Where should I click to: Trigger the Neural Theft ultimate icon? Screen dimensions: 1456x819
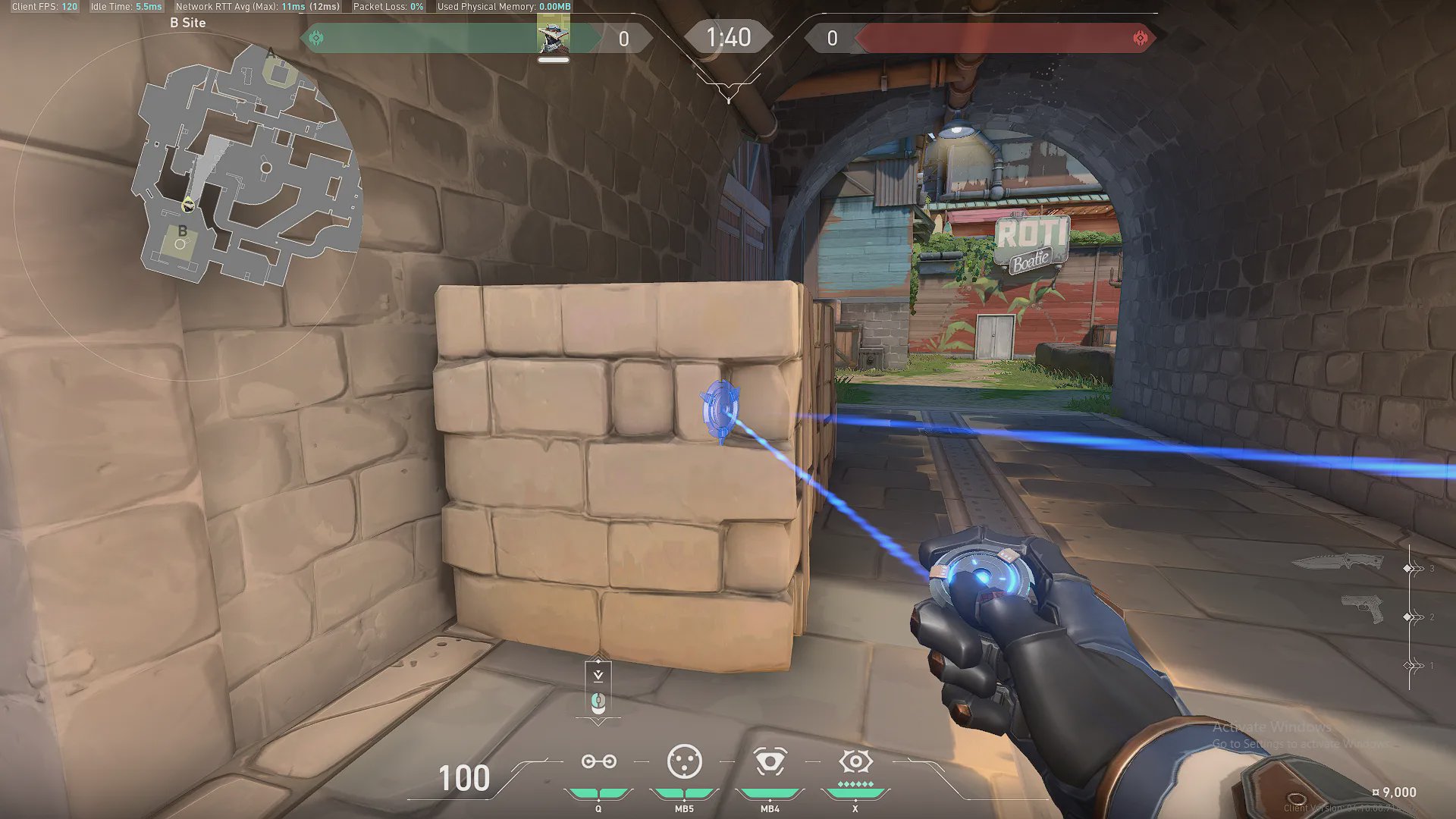[855, 761]
